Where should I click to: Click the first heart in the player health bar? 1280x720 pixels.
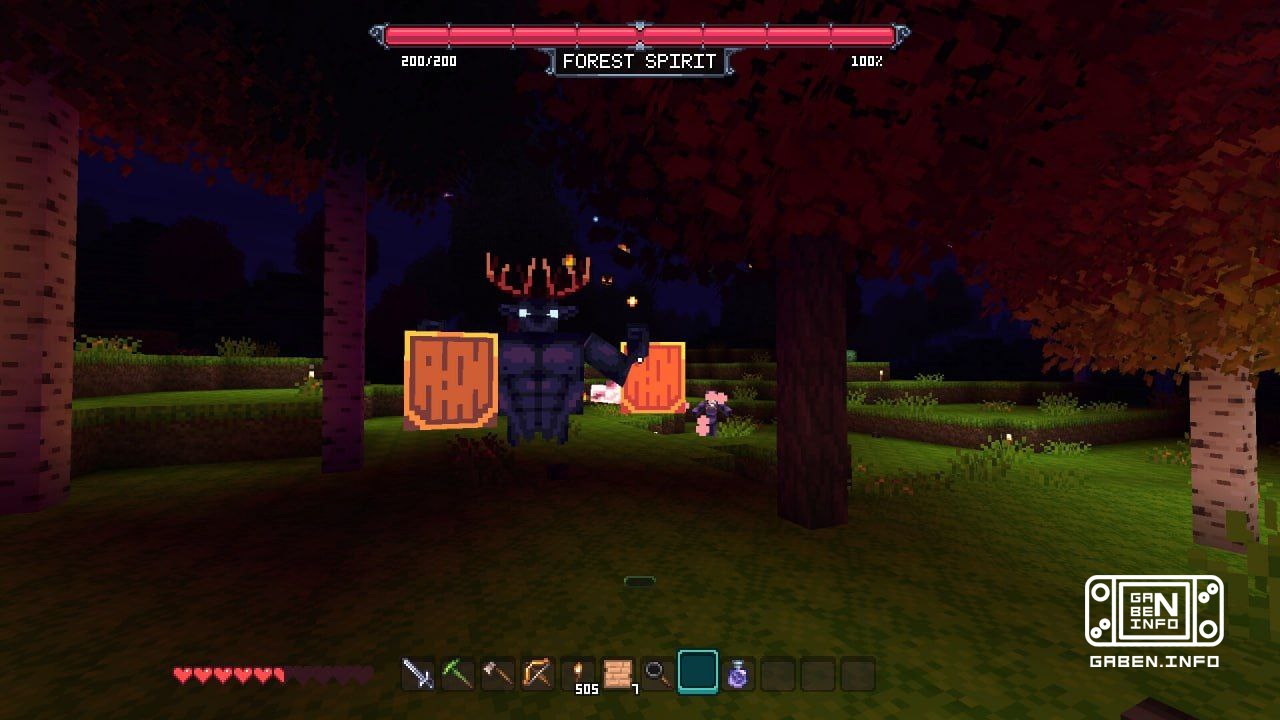point(181,674)
